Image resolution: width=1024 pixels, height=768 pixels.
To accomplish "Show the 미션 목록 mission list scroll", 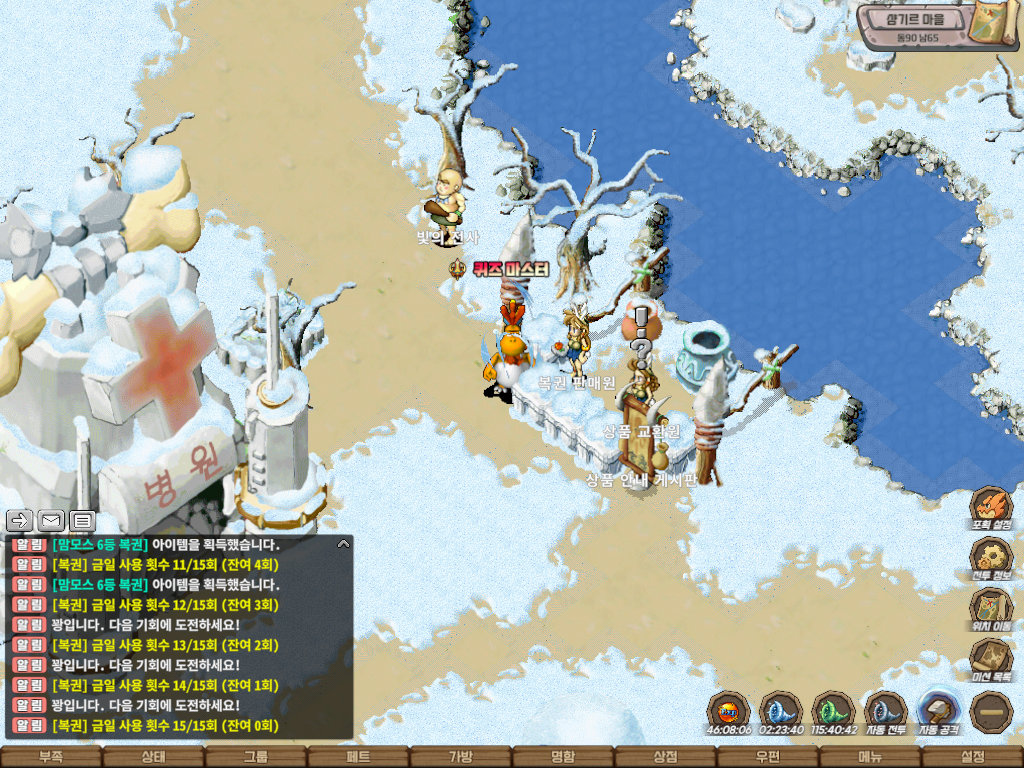I will point(991,659).
